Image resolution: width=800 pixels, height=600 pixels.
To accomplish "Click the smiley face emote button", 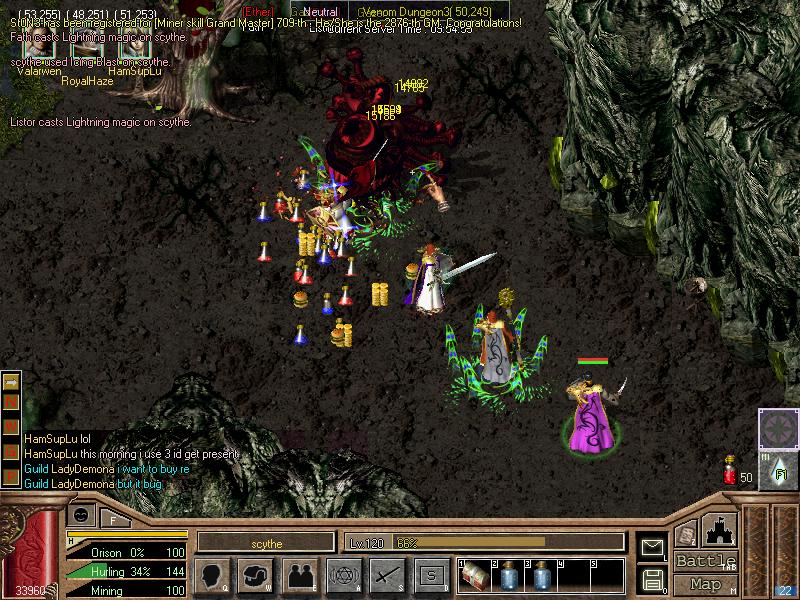I will [81, 515].
